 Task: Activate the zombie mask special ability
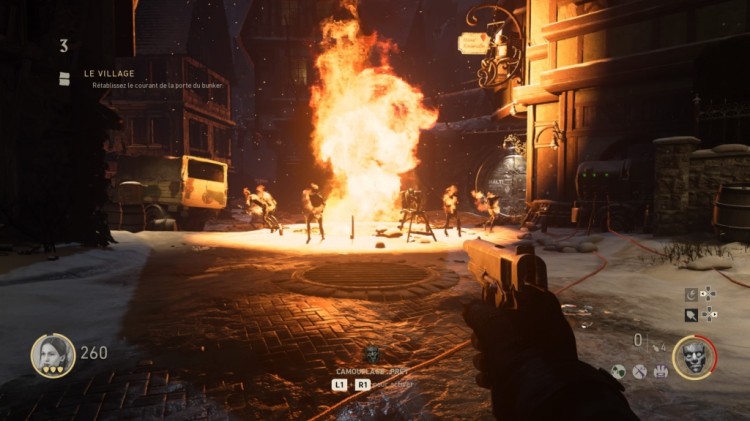coord(694,357)
